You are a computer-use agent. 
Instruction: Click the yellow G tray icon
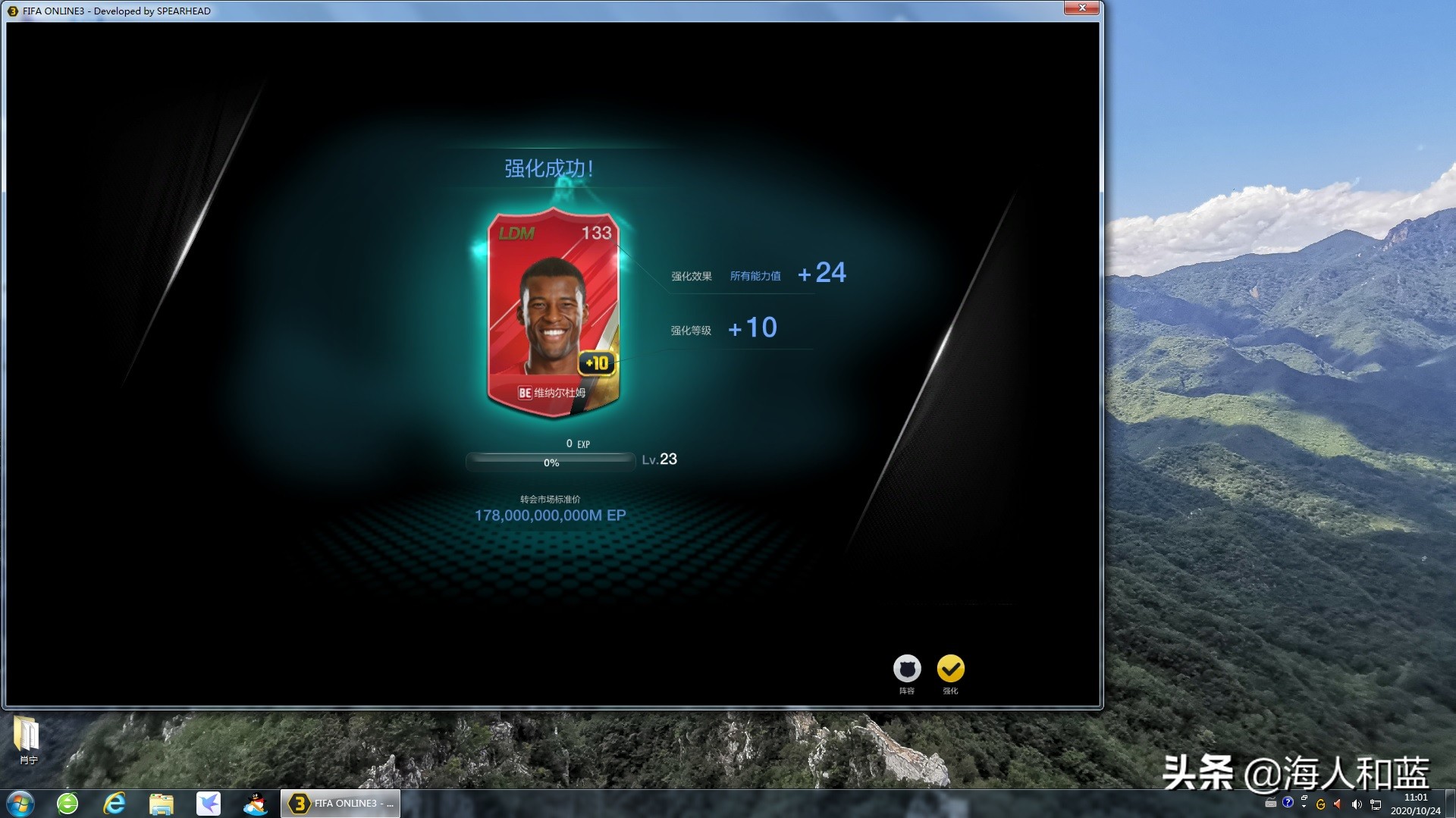(1321, 804)
